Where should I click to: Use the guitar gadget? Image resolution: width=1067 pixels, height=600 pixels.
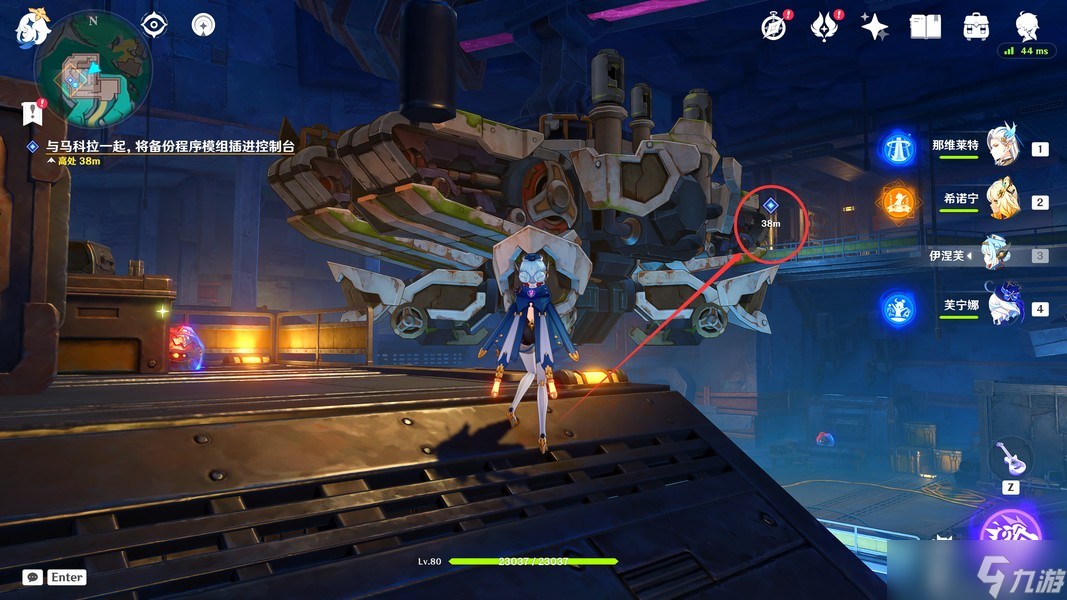(1009, 459)
